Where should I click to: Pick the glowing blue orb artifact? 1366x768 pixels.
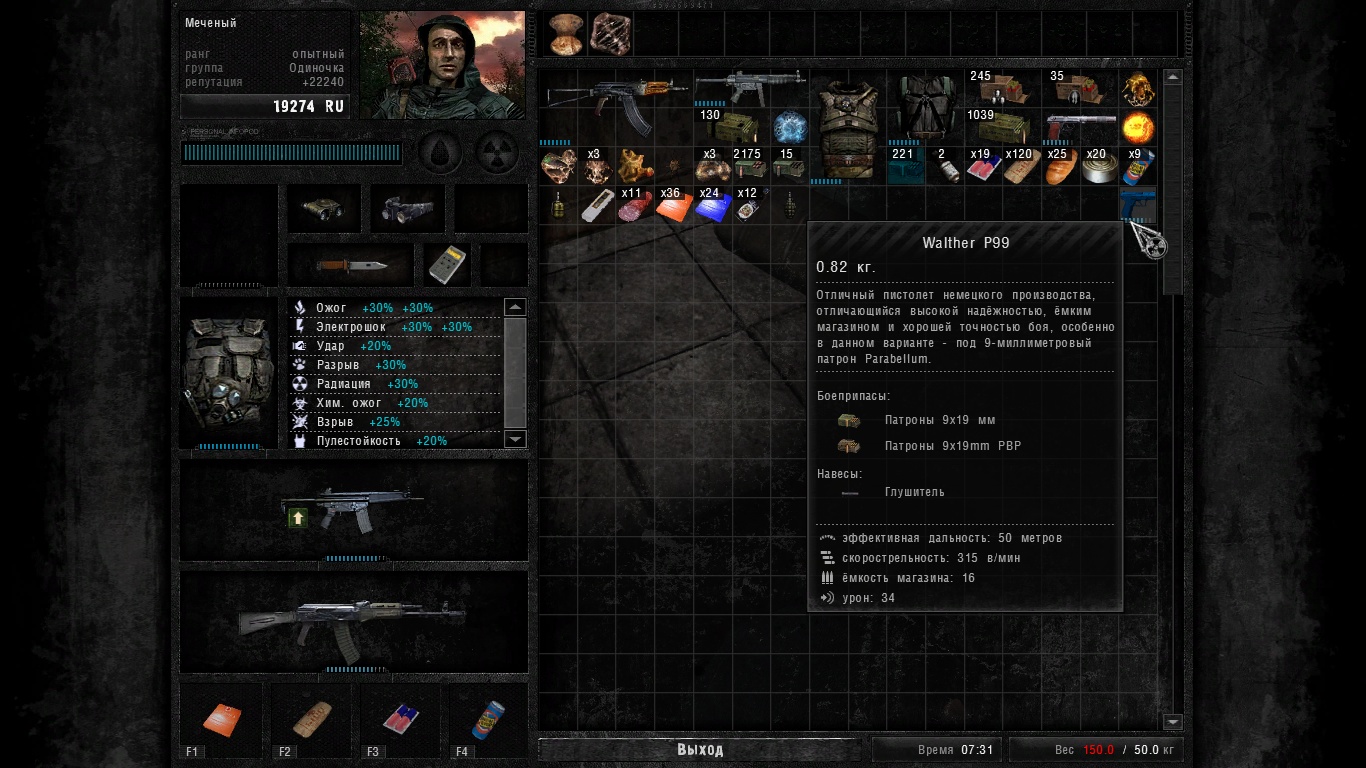tap(789, 128)
